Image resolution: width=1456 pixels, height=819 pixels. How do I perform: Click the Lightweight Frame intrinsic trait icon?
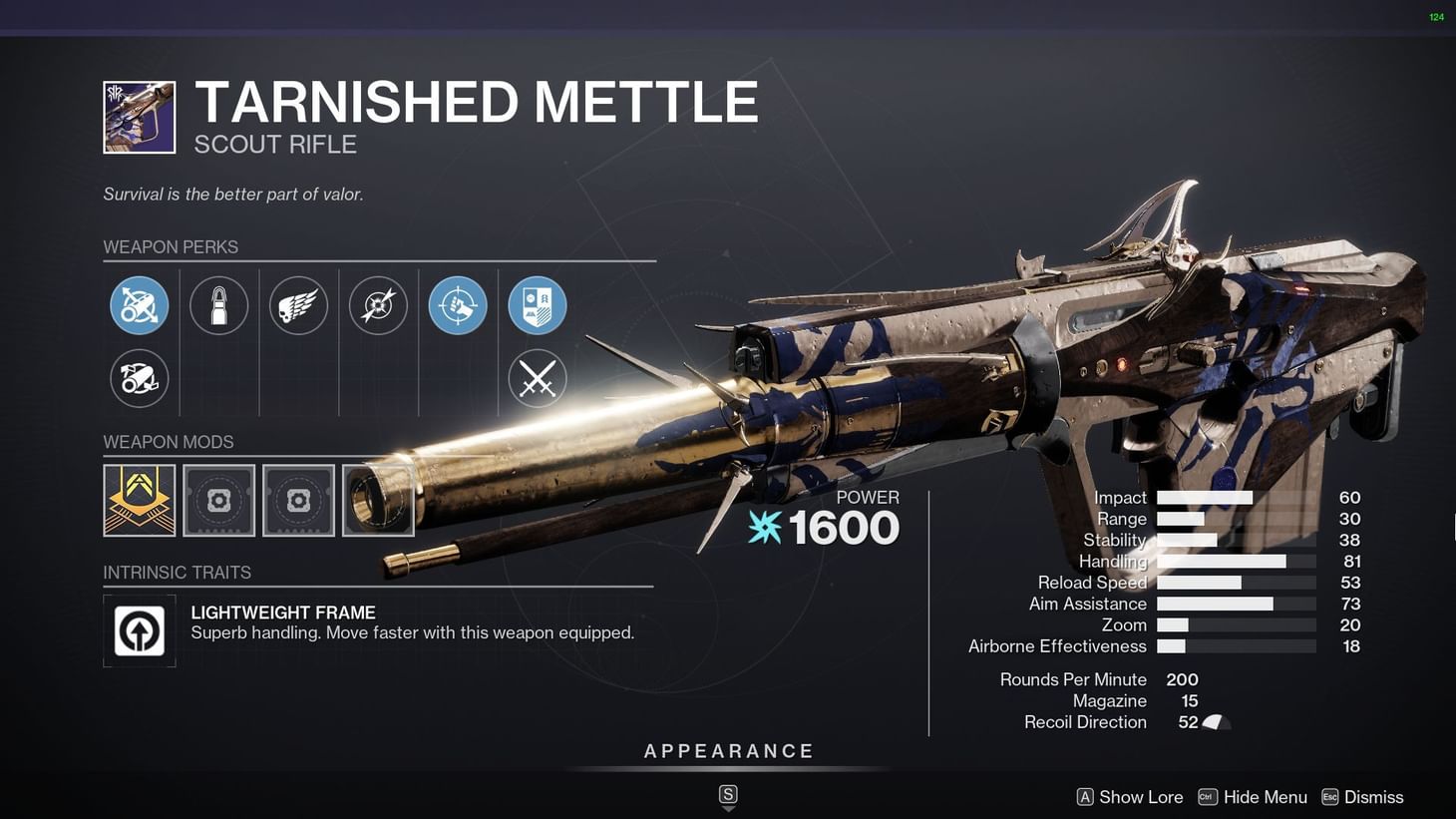coord(139,630)
